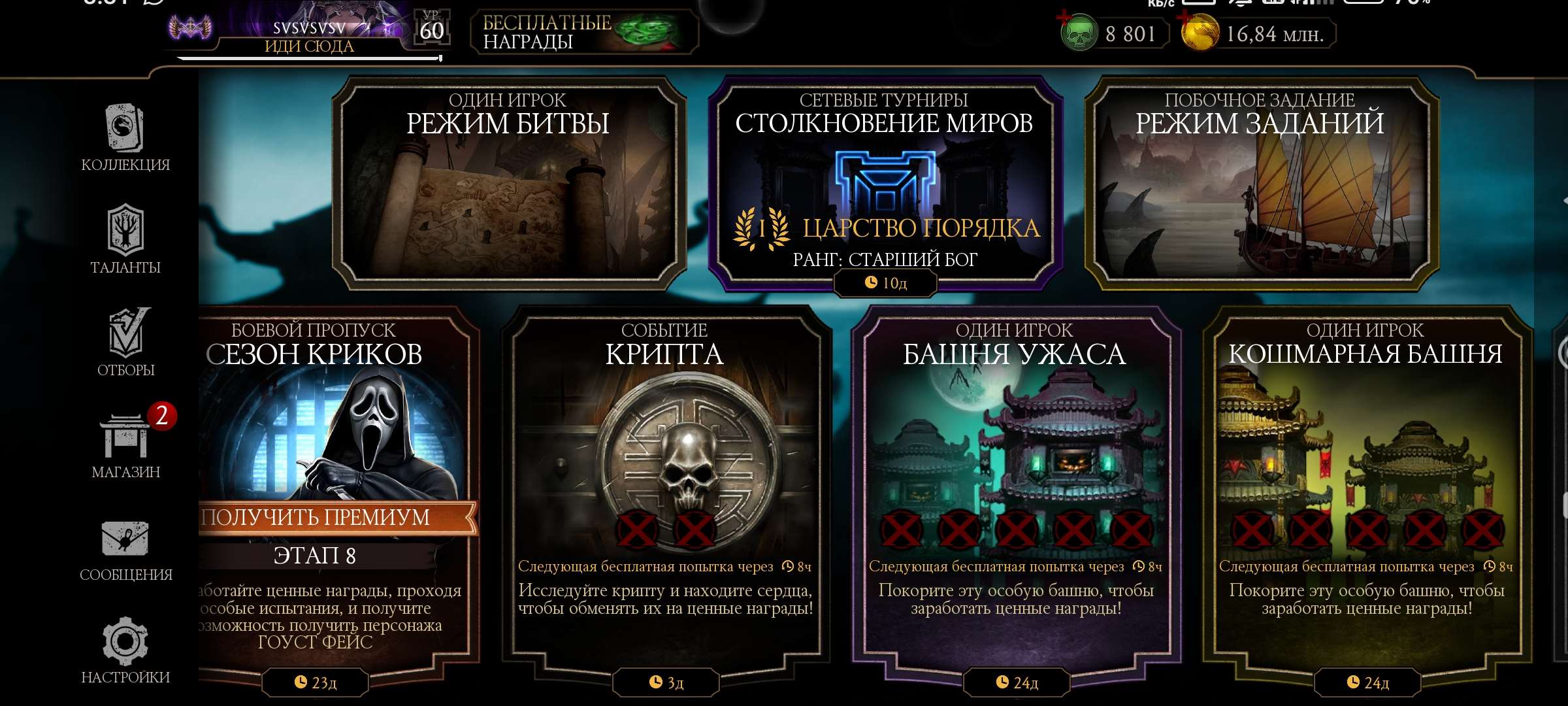Enter the Режим Битвы single-player mode

[508, 184]
